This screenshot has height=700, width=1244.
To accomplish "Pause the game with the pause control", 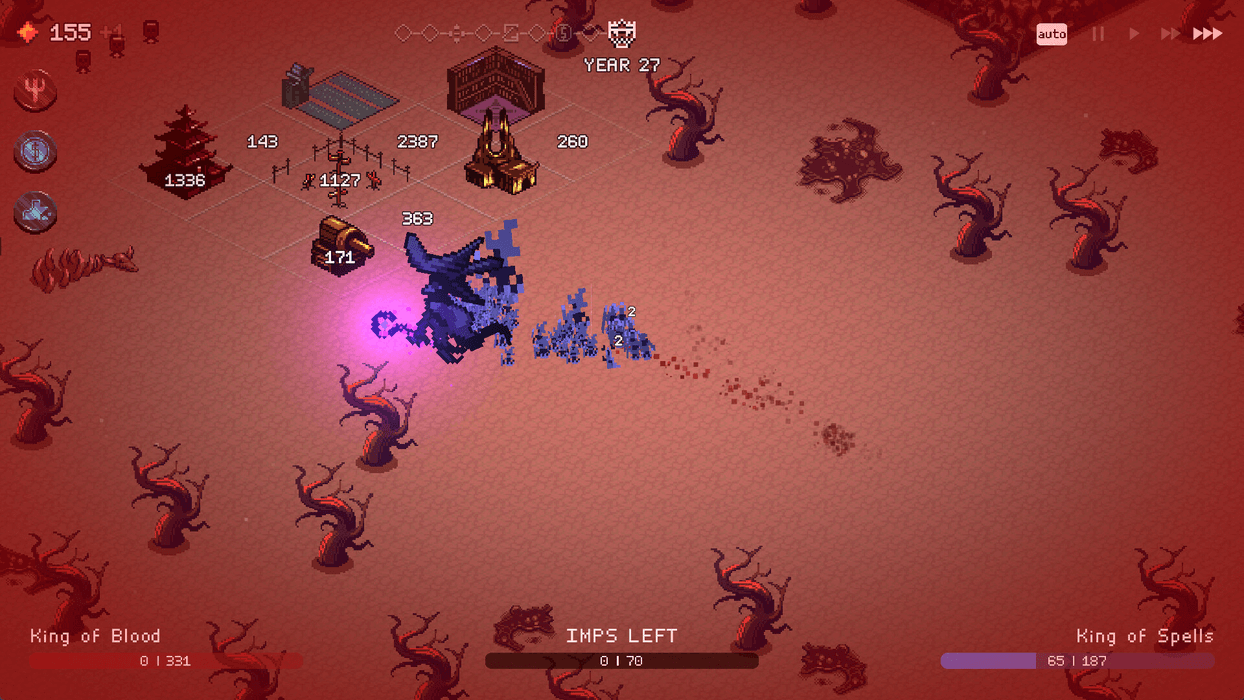I will pyautogui.click(x=1098, y=34).
